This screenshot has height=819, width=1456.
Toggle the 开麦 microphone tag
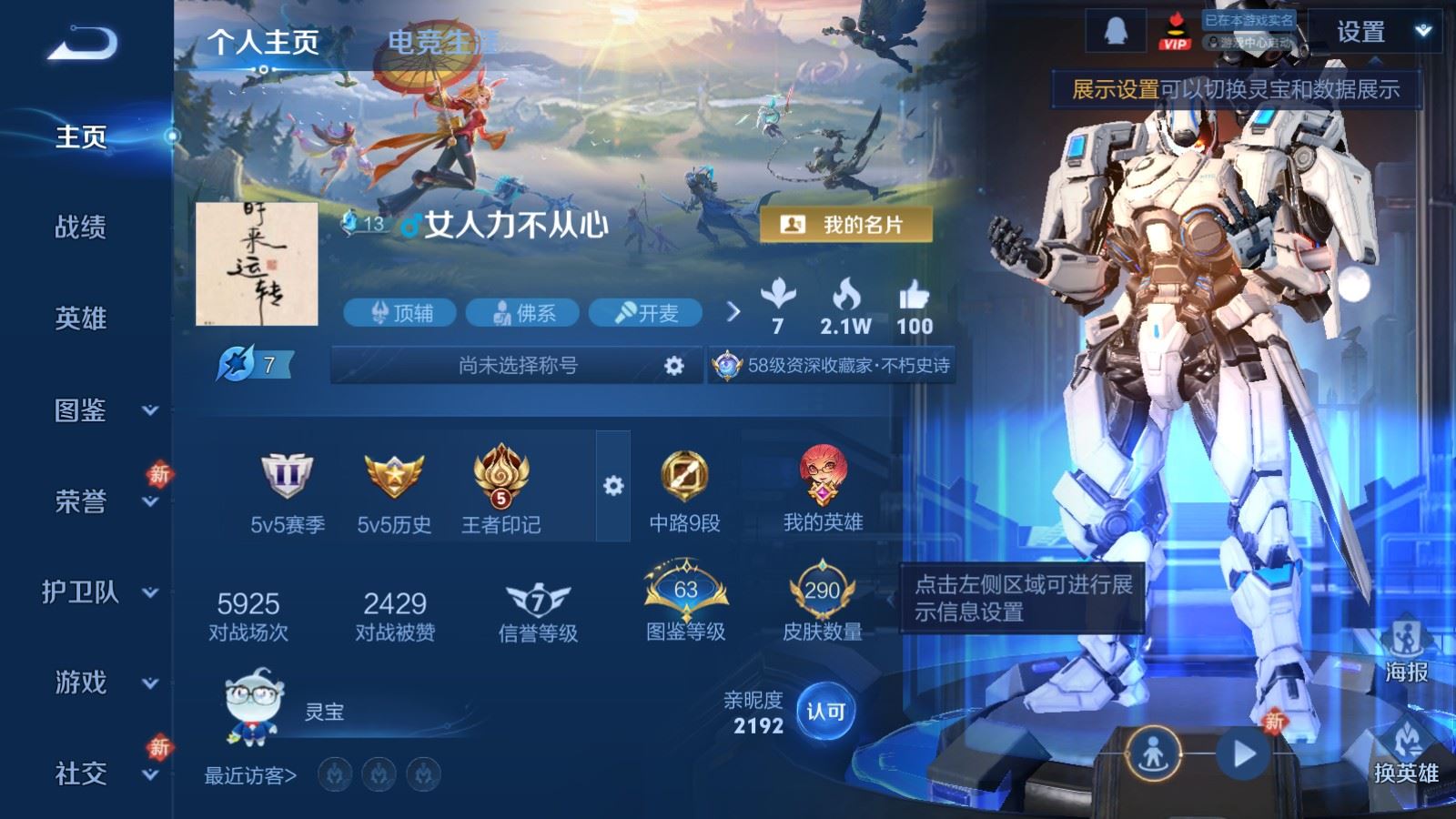point(645,313)
